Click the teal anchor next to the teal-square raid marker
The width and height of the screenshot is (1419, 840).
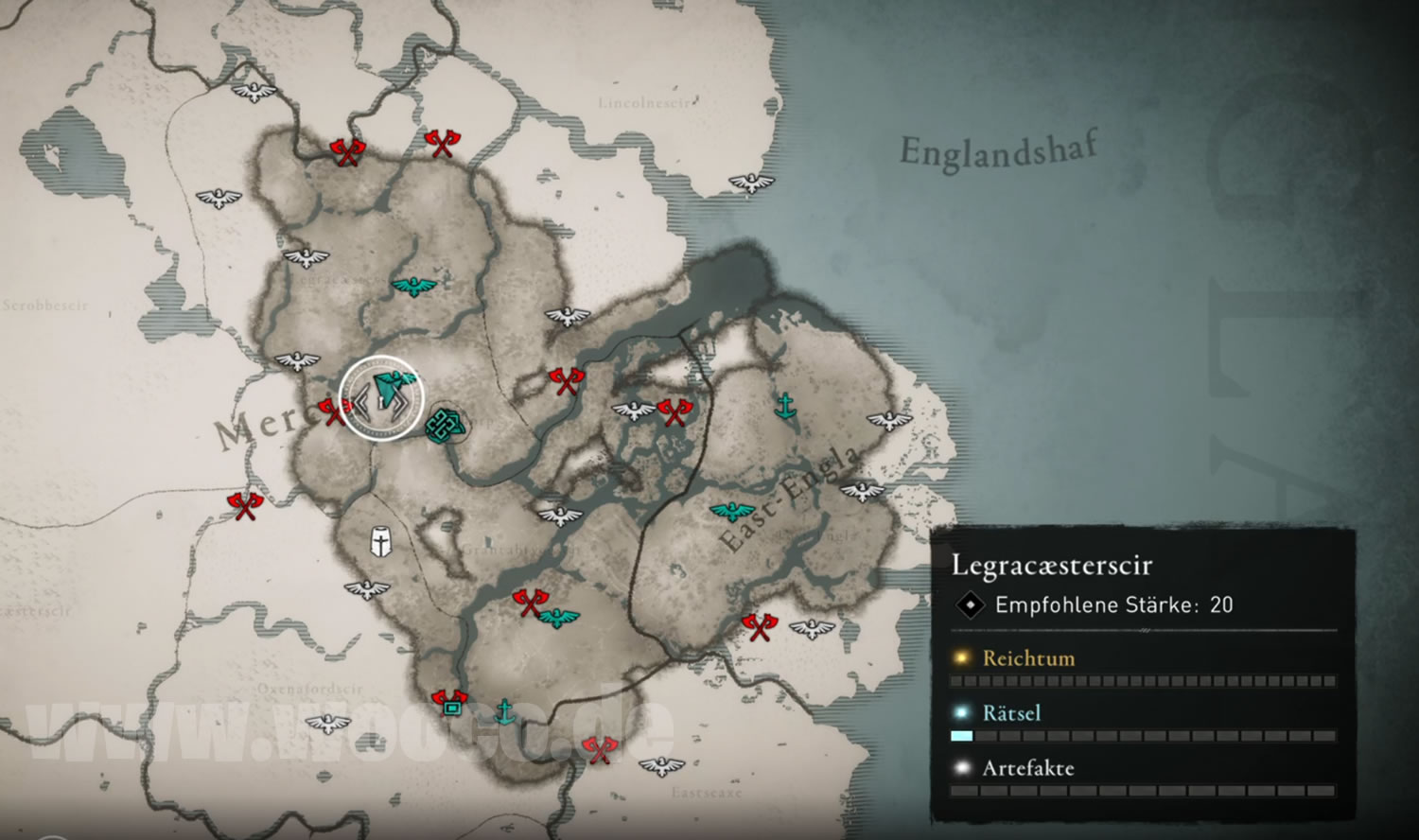click(x=505, y=710)
